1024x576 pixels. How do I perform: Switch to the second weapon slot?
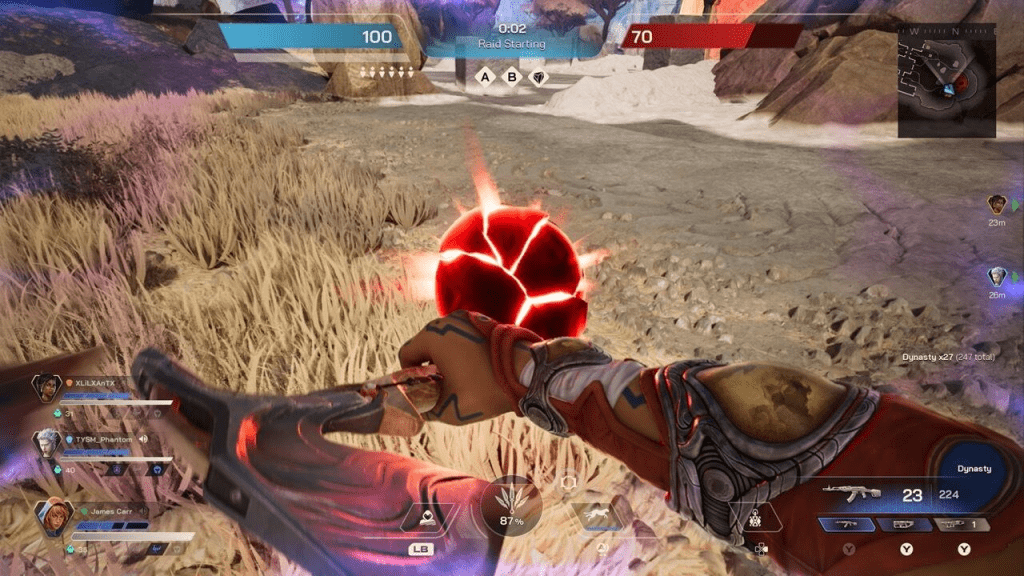coord(903,524)
